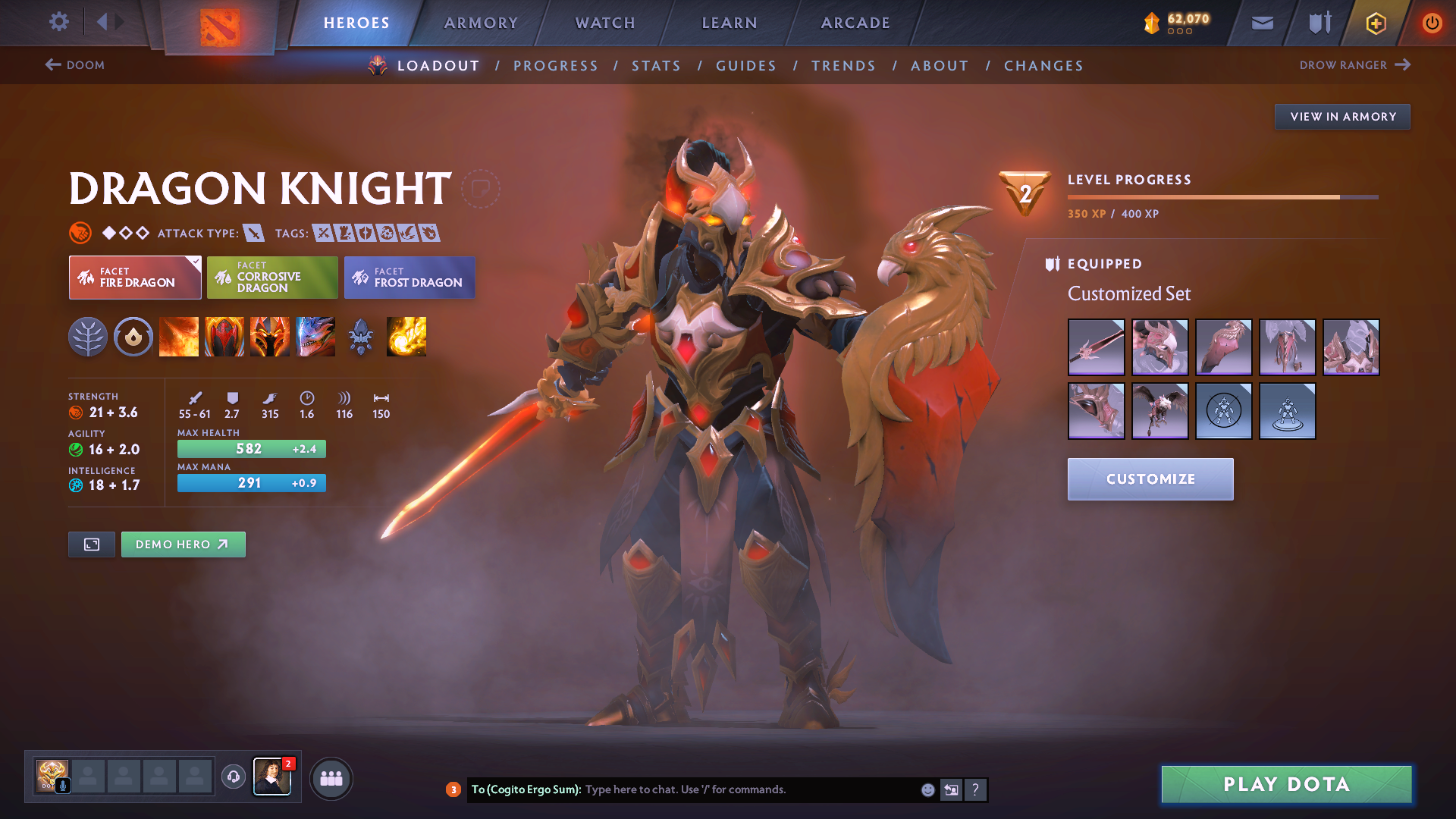Image resolution: width=1456 pixels, height=819 pixels.
Task: Select the Corrosive Dragon facet
Action: coord(272,278)
